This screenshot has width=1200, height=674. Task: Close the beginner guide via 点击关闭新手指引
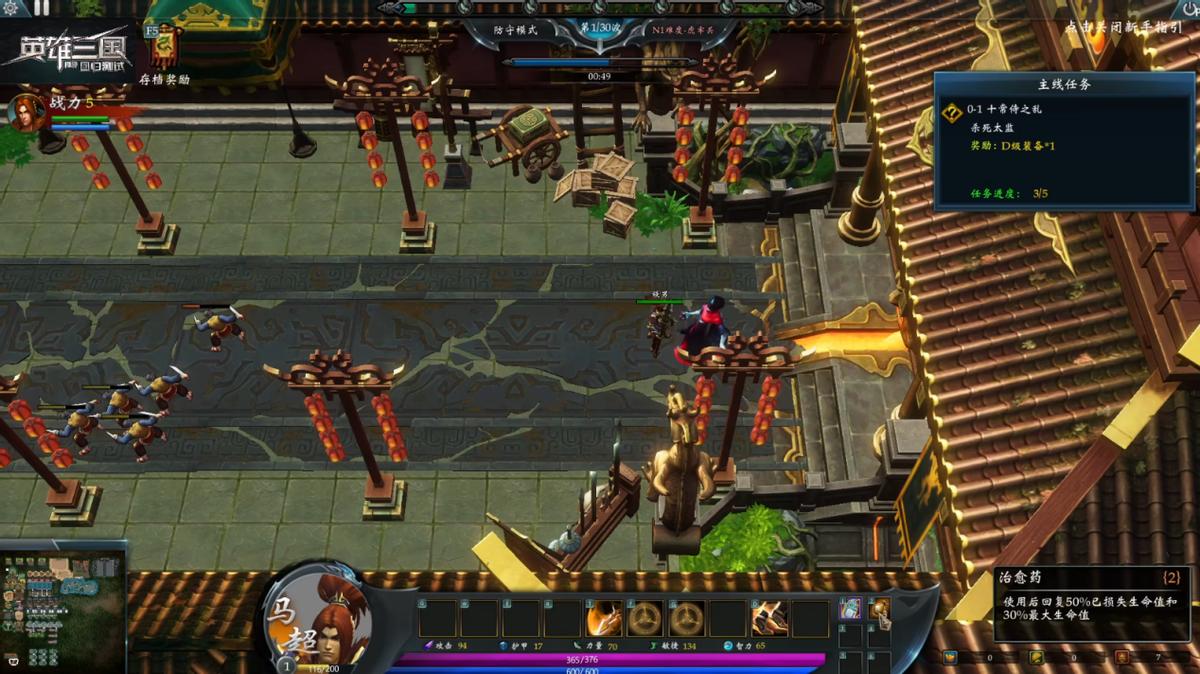(x=1124, y=28)
